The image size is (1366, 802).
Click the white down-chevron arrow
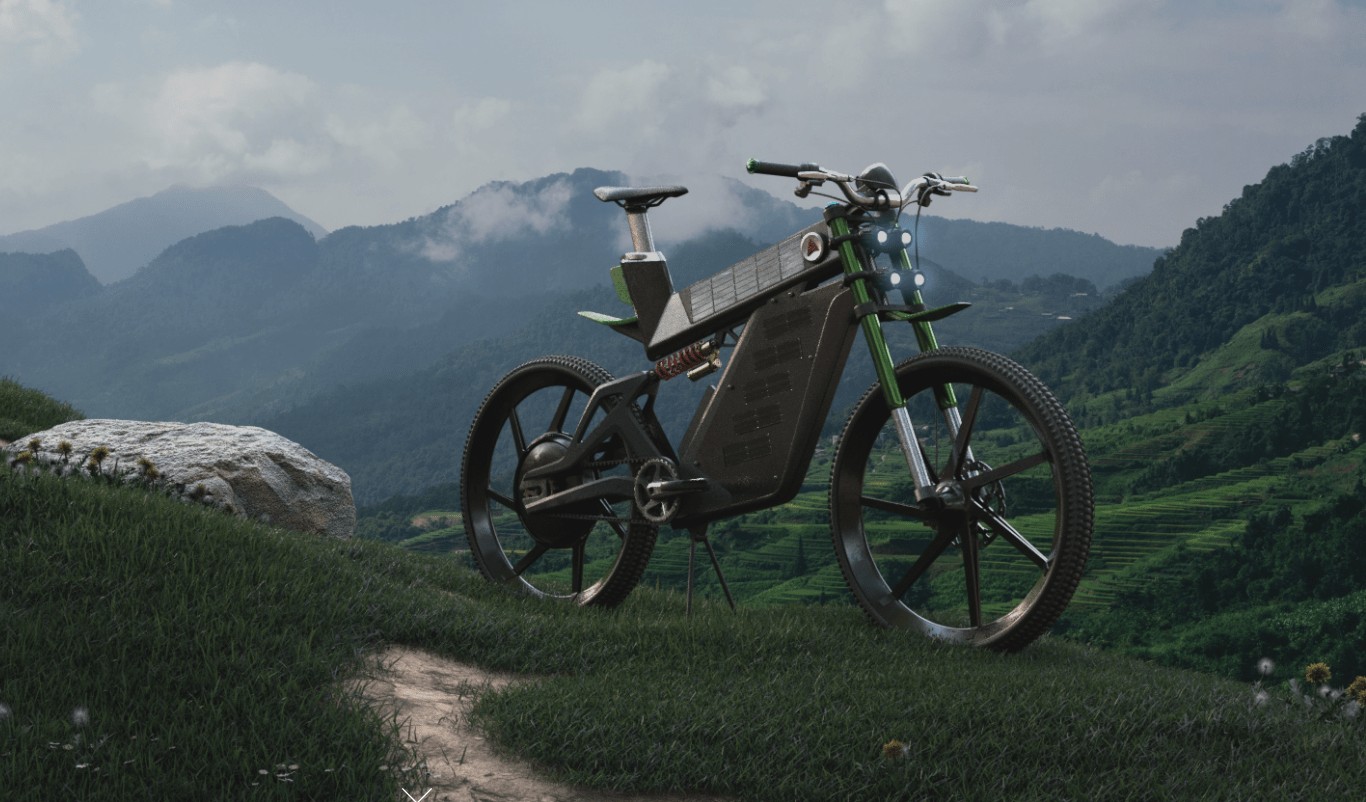tap(417, 795)
